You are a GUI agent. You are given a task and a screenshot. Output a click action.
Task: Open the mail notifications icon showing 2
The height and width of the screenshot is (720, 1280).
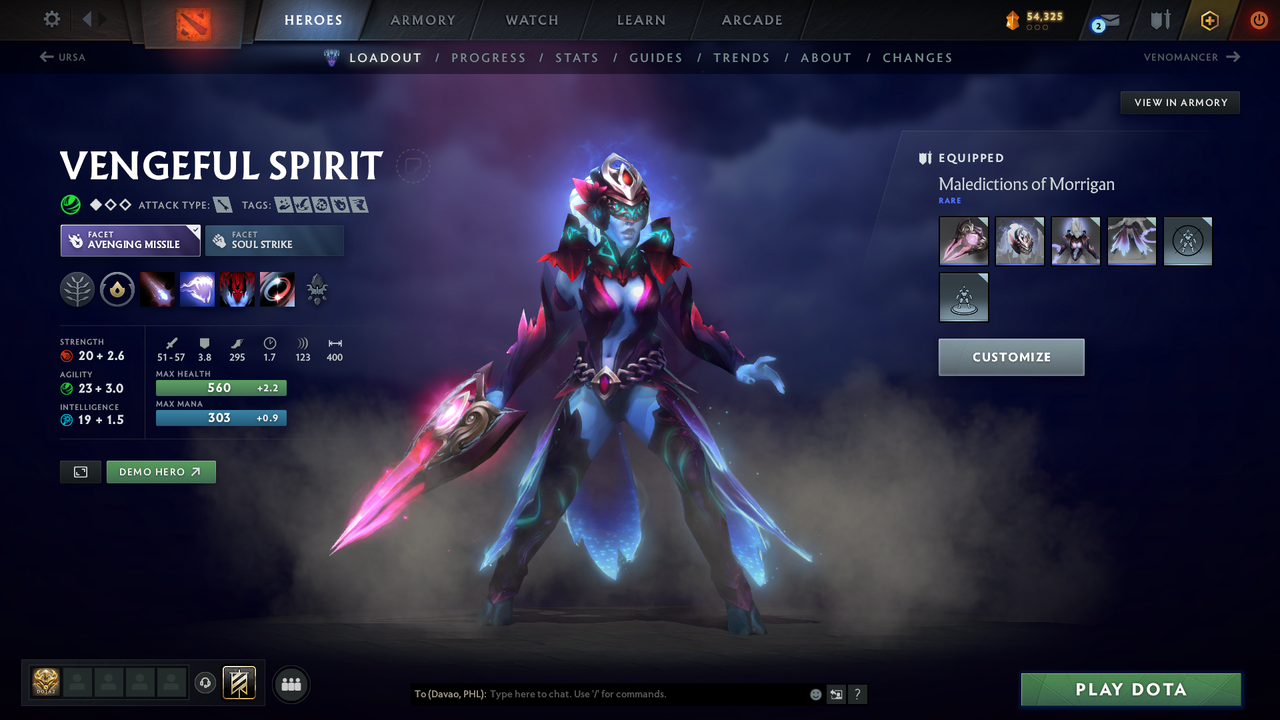pos(1104,19)
